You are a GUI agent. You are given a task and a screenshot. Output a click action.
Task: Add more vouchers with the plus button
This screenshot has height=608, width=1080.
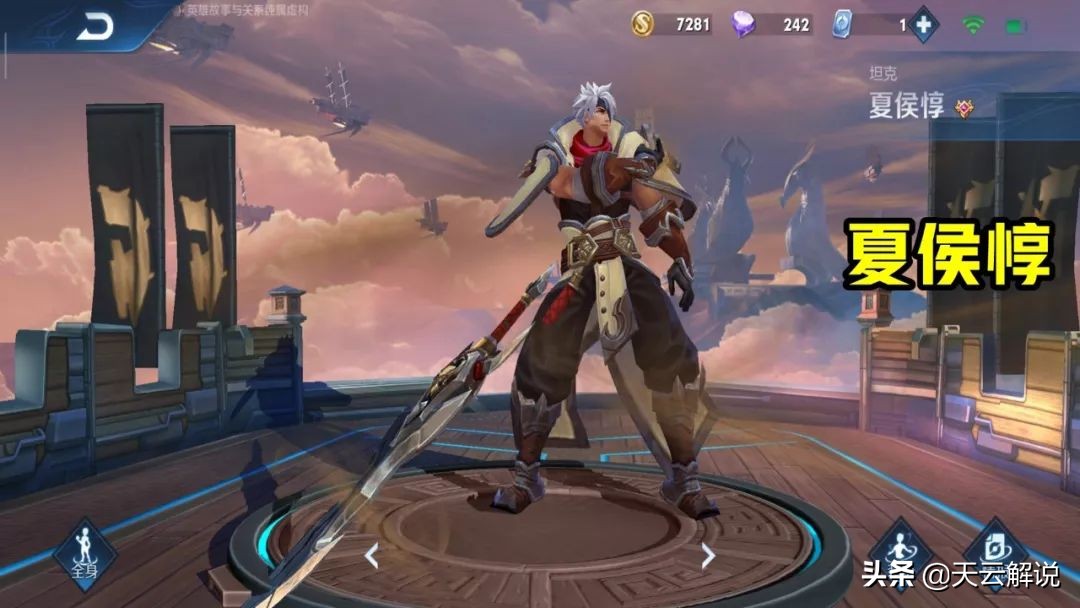922,25
